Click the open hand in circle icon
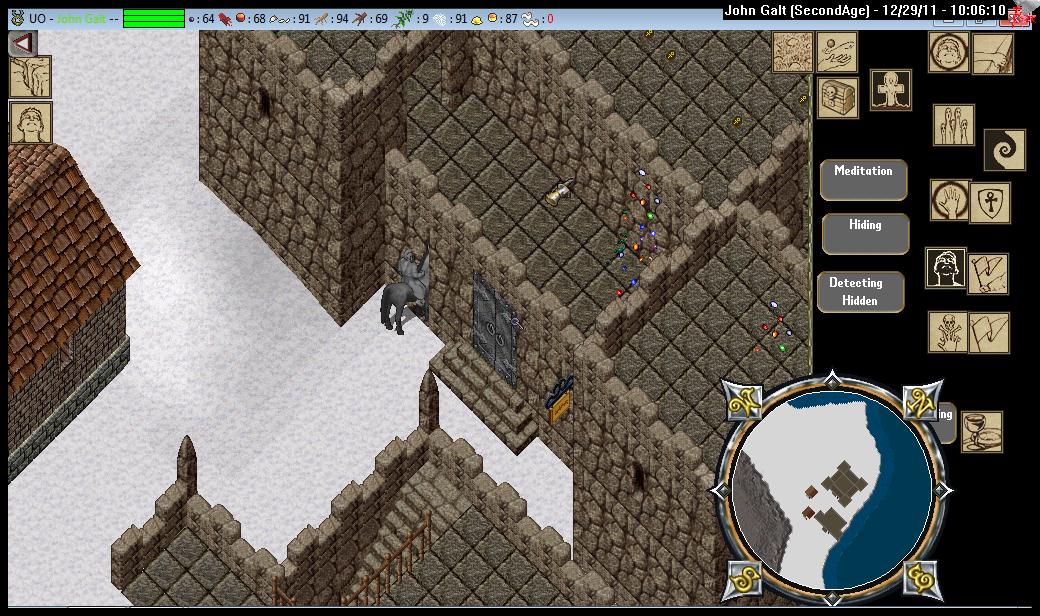The image size is (1040, 616). tap(948, 200)
